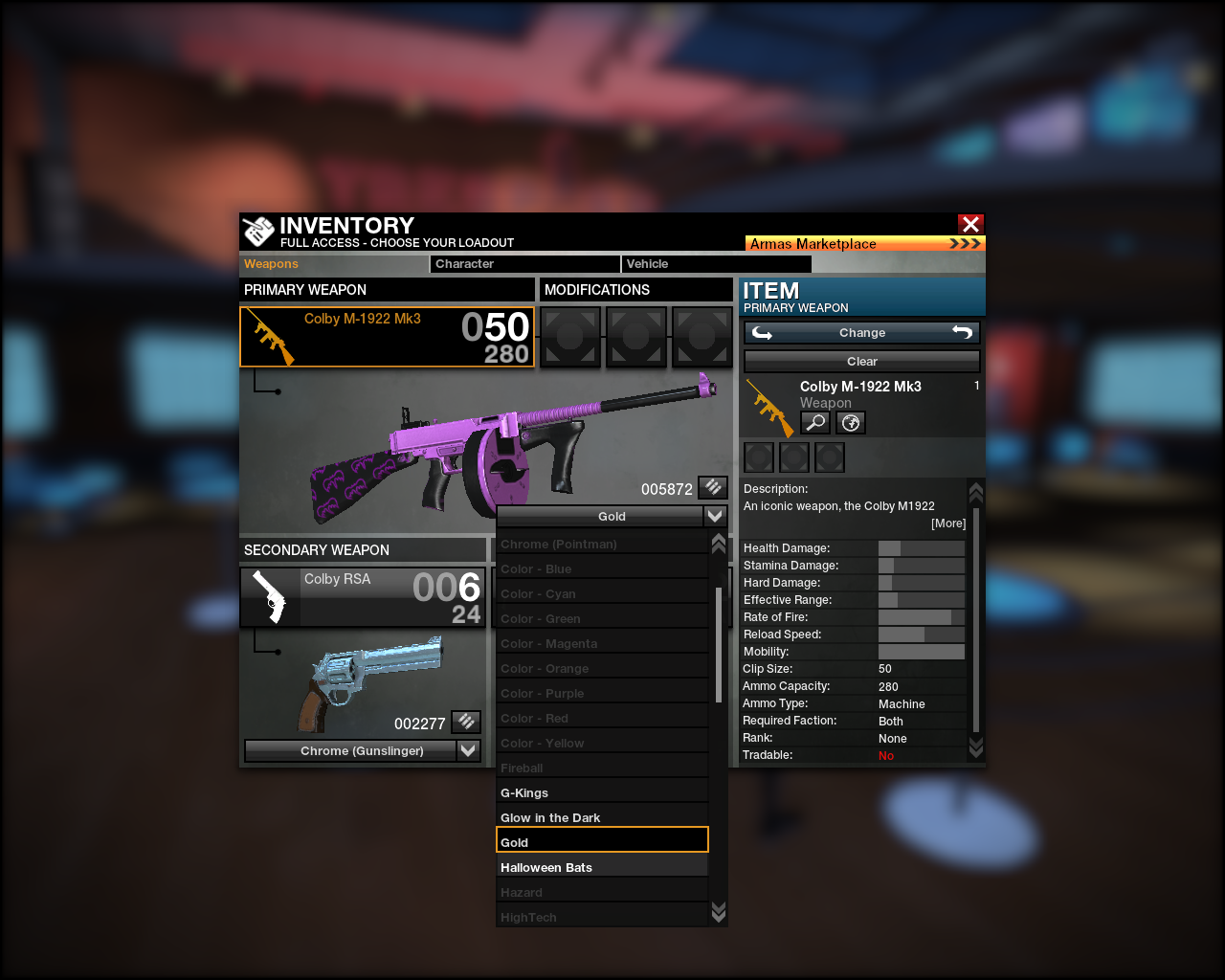1225x980 pixels.
Task: Collapse the Gold skin dropdown header
Action: pyautogui.click(x=612, y=517)
